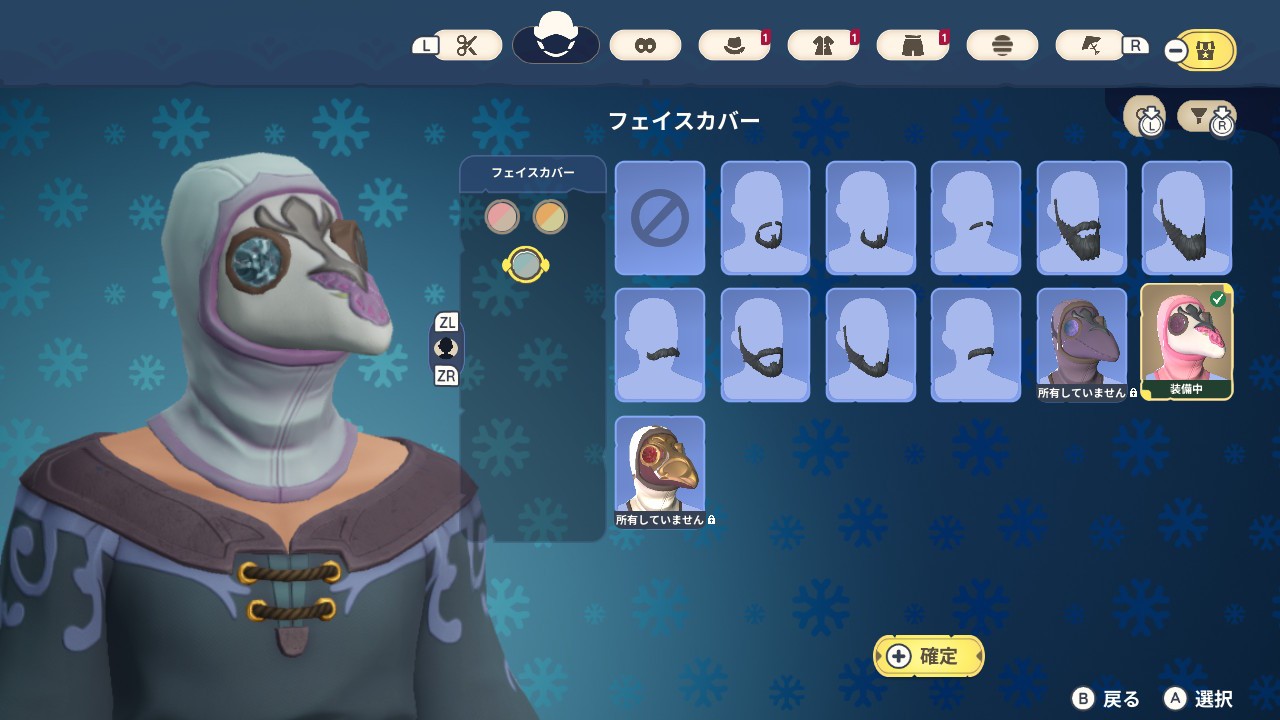Choose the pink color swatch
The width and height of the screenshot is (1280, 720).
coord(502,216)
